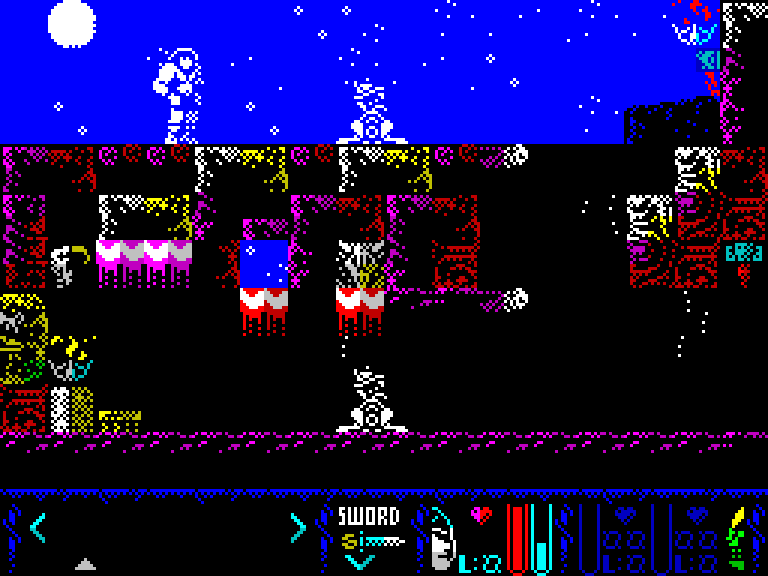Click the left cyan inventory arrow
Screen dimensions: 768x576
[37, 527]
